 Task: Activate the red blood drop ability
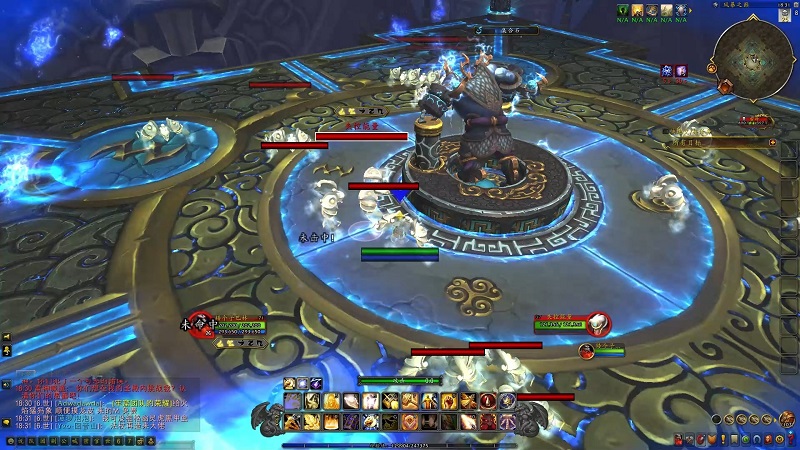[x=487, y=401]
